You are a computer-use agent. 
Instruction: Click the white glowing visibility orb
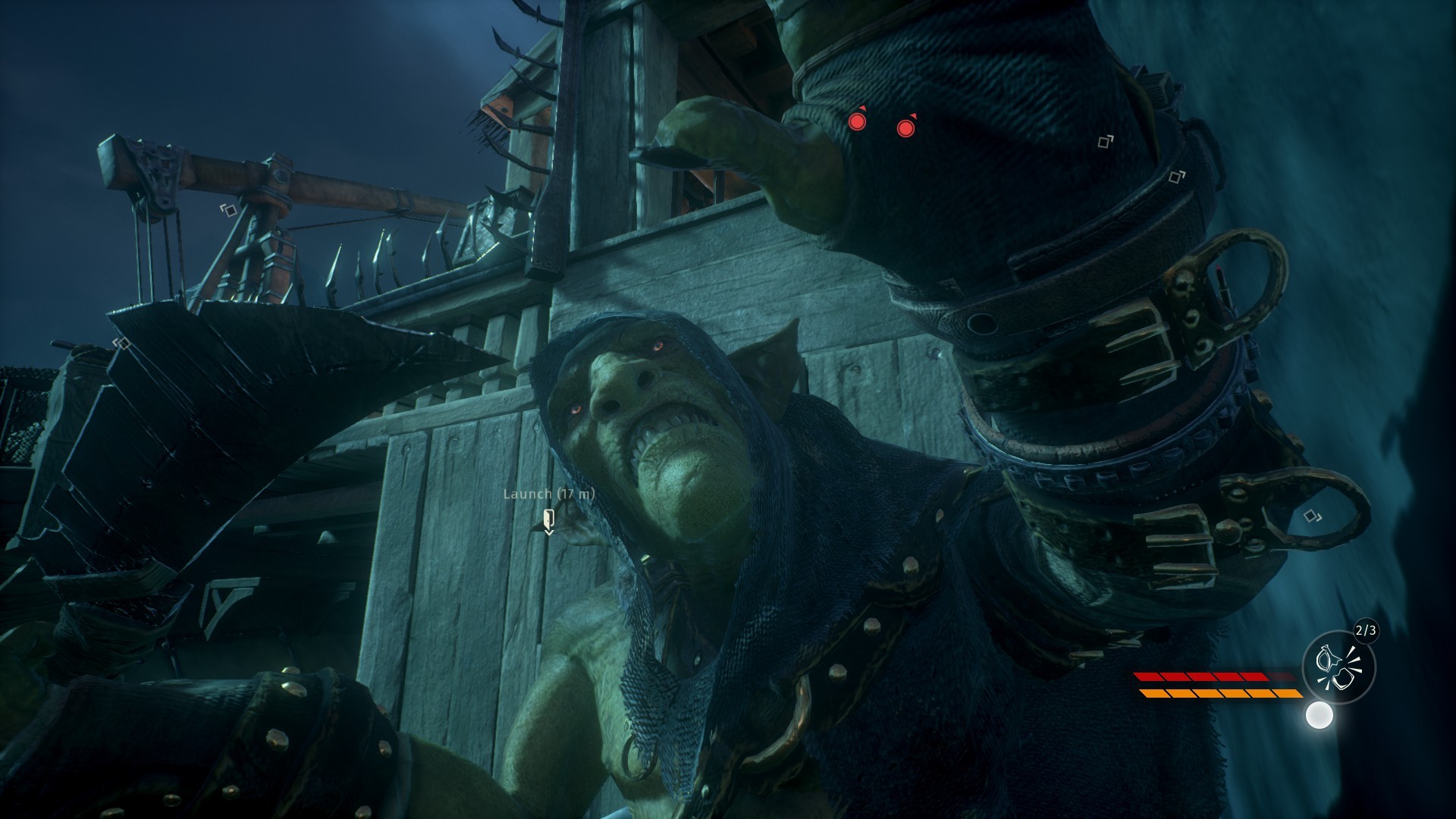1319,715
